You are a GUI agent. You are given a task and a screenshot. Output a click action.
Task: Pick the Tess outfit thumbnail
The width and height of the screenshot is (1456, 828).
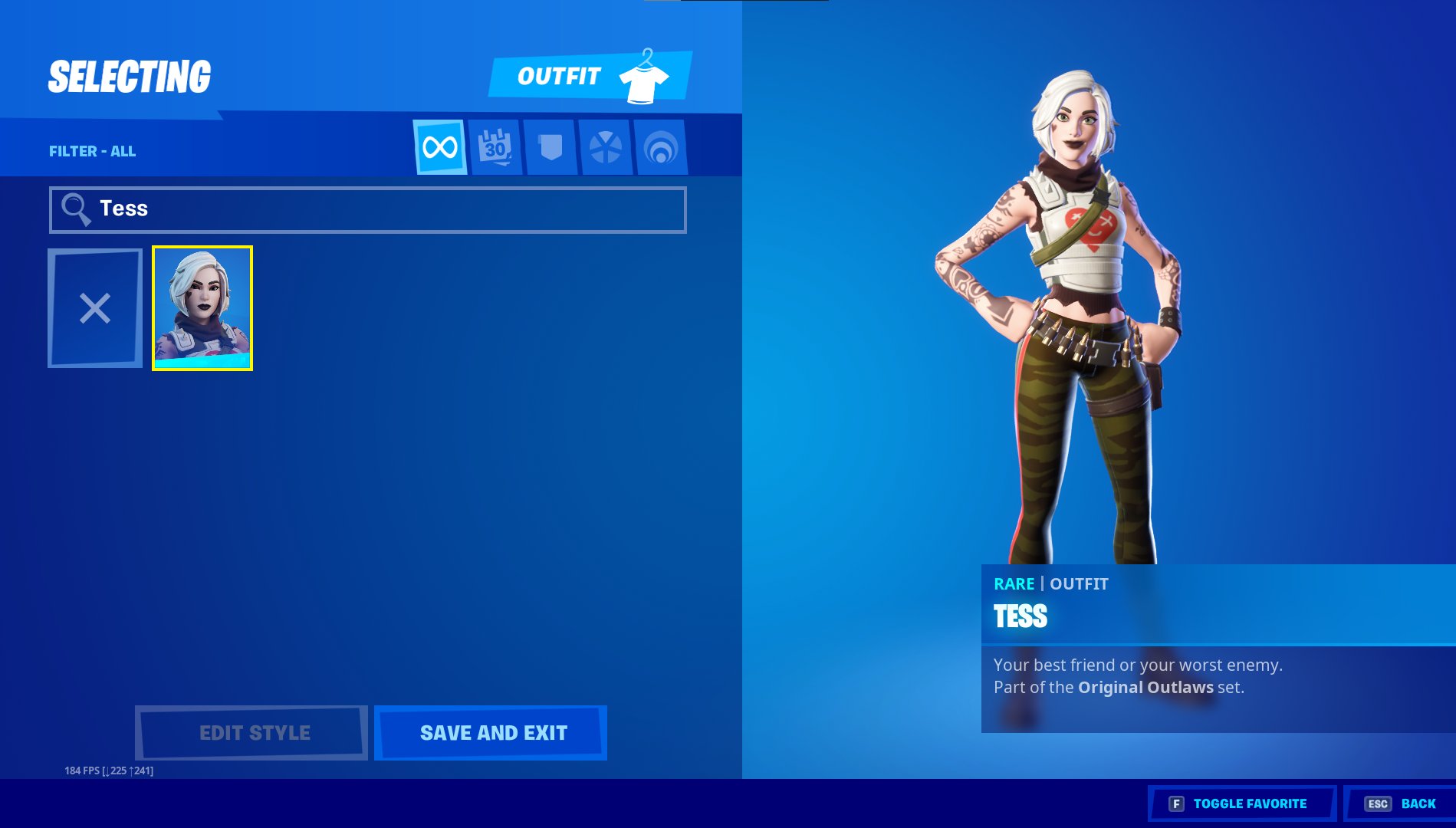tap(202, 308)
